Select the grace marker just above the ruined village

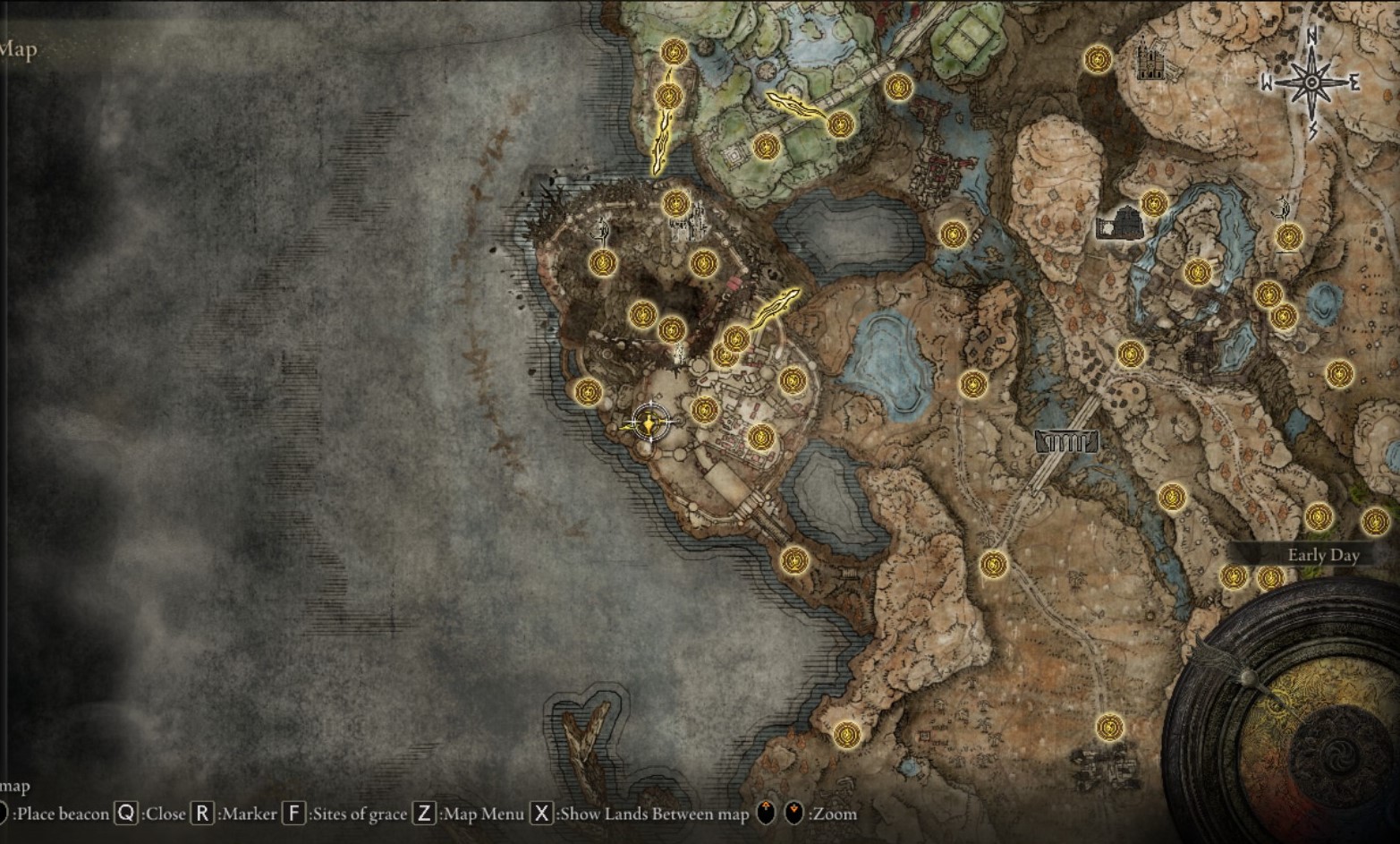[x=1109, y=727]
